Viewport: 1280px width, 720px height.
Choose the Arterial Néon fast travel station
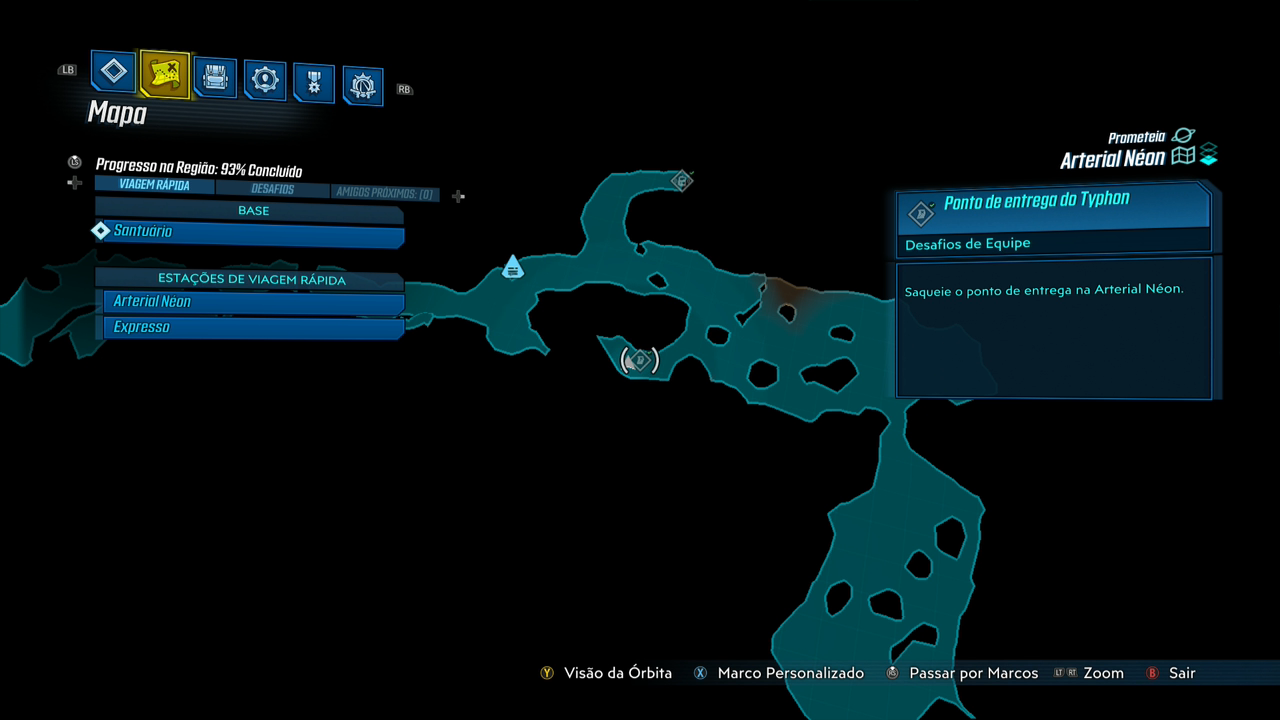coord(254,302)
